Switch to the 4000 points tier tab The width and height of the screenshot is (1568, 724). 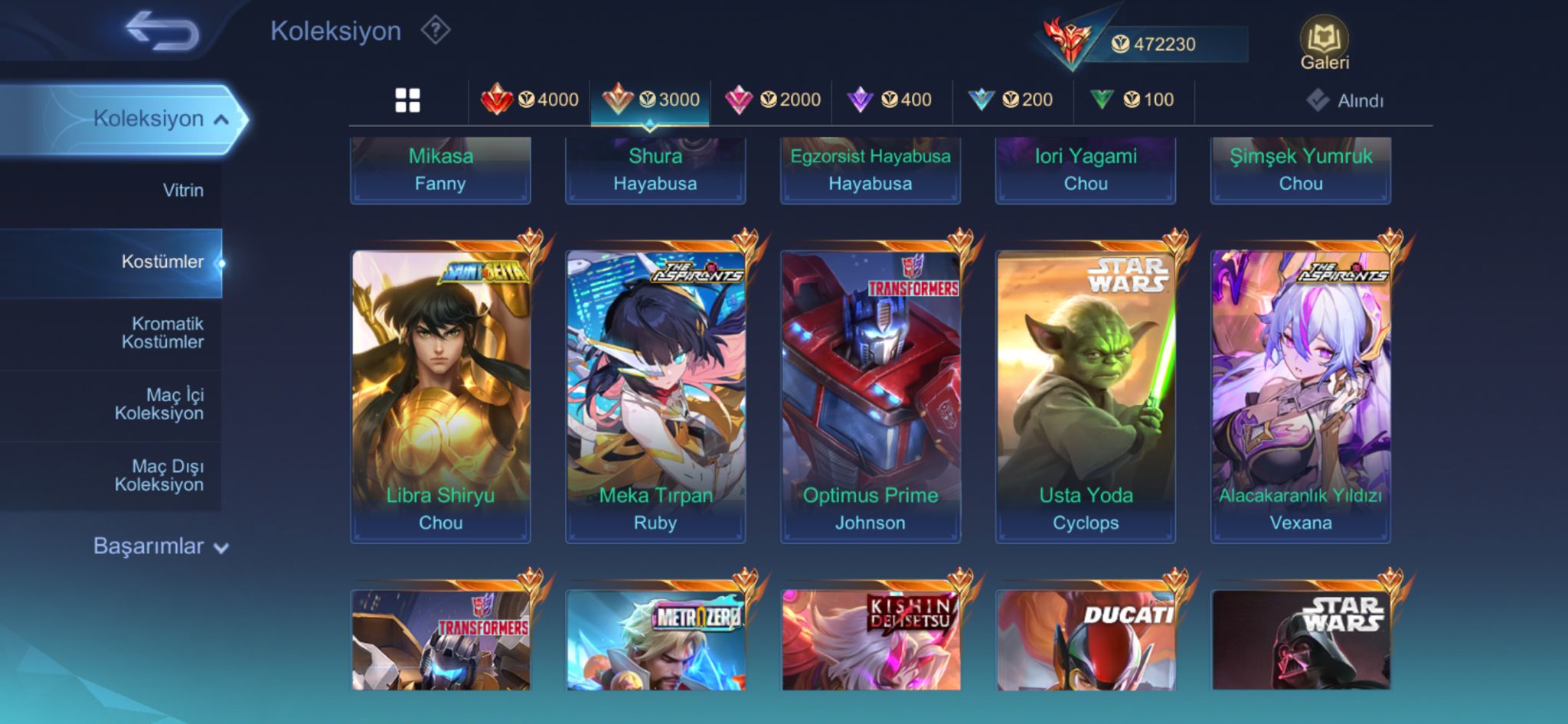pyautogui.click(x=530, y=100)
